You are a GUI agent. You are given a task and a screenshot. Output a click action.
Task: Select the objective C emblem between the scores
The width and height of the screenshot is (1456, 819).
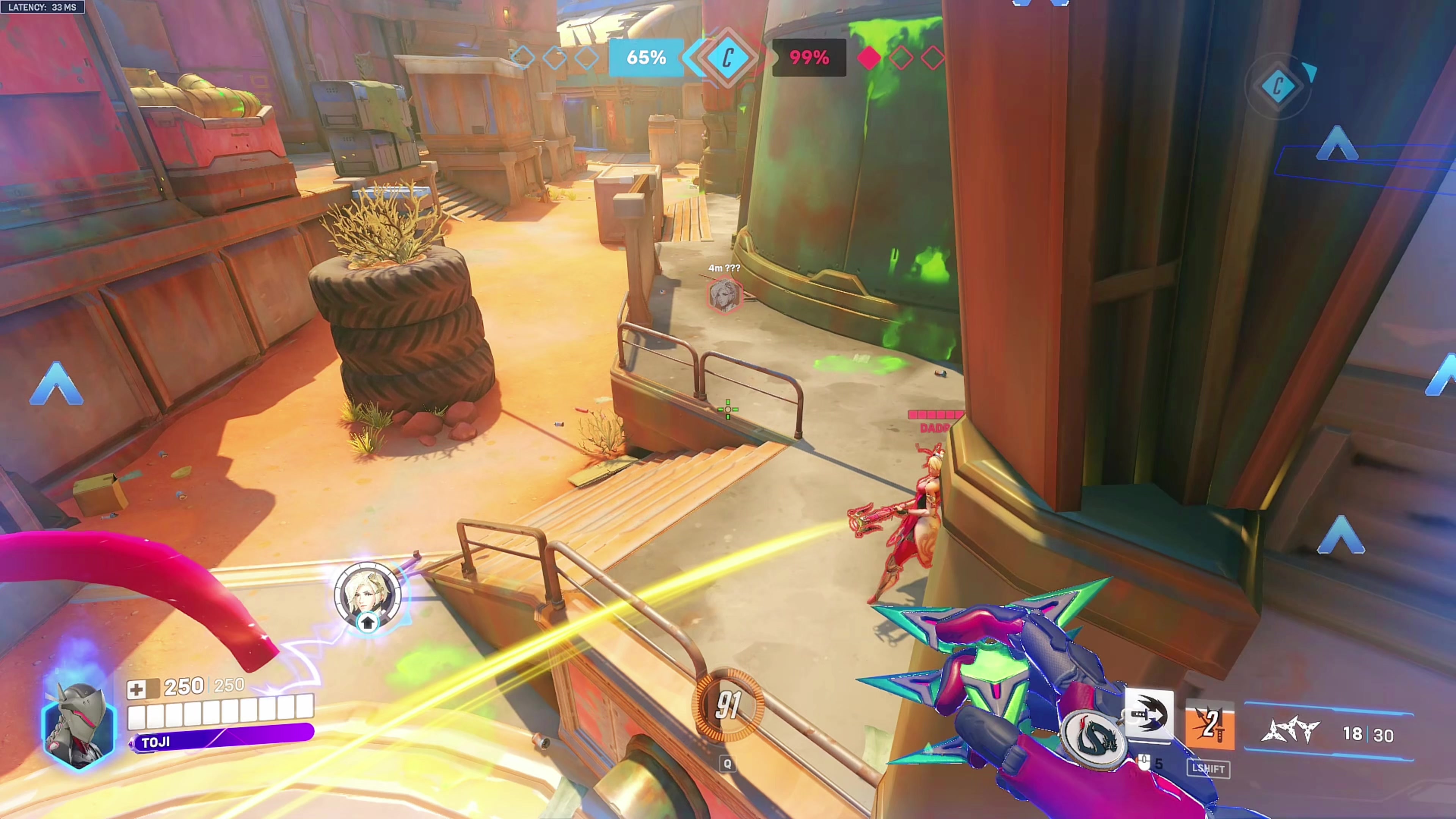click(728, 58)
